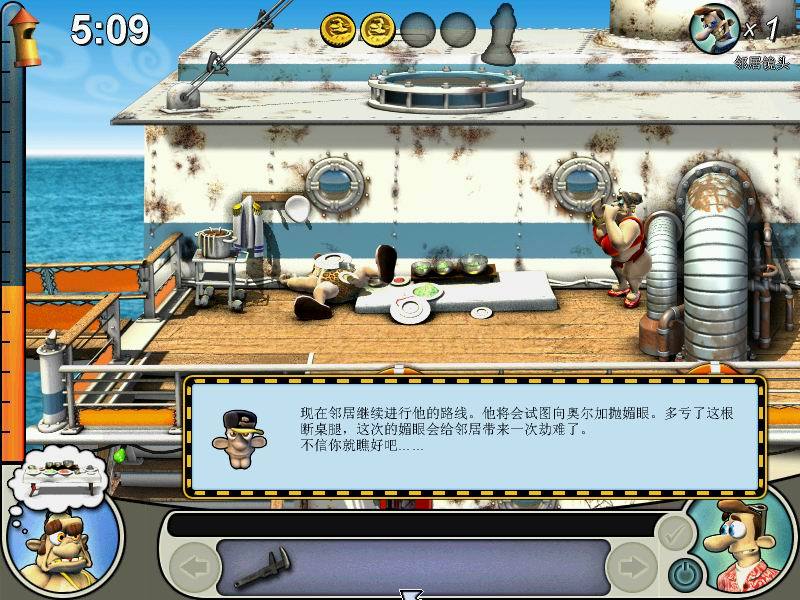Click the neighbor's thought bubble
800x600 pixels.
click(59, 468)
